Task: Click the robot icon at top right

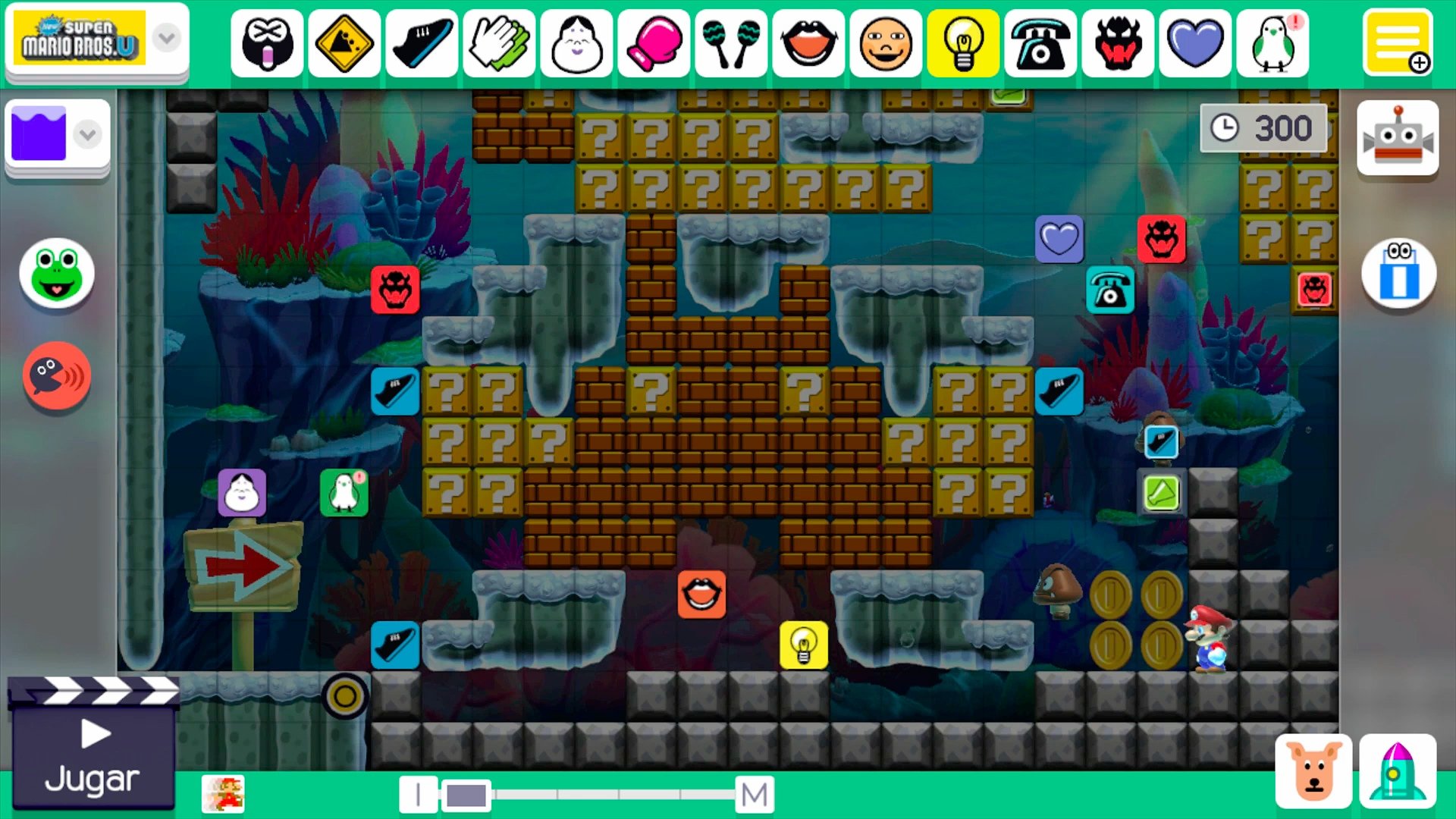Action: point(1398,138)
